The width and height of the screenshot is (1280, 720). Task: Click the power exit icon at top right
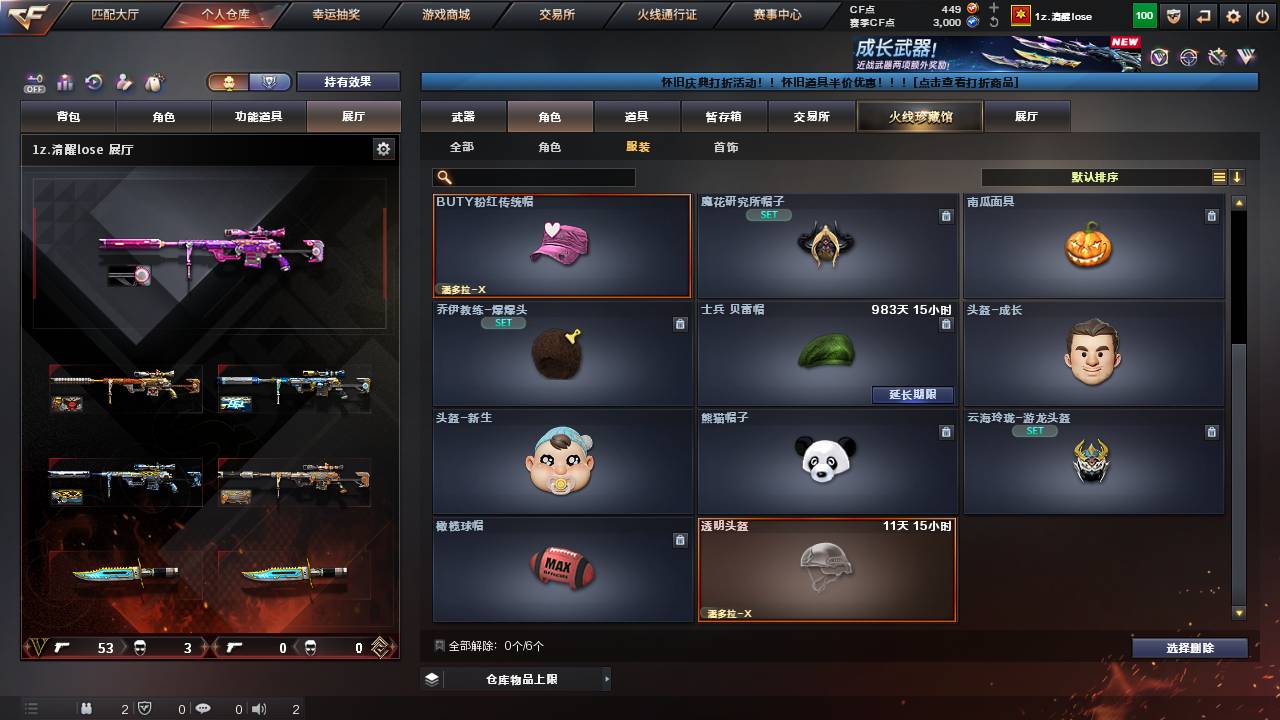[1262, 16]
